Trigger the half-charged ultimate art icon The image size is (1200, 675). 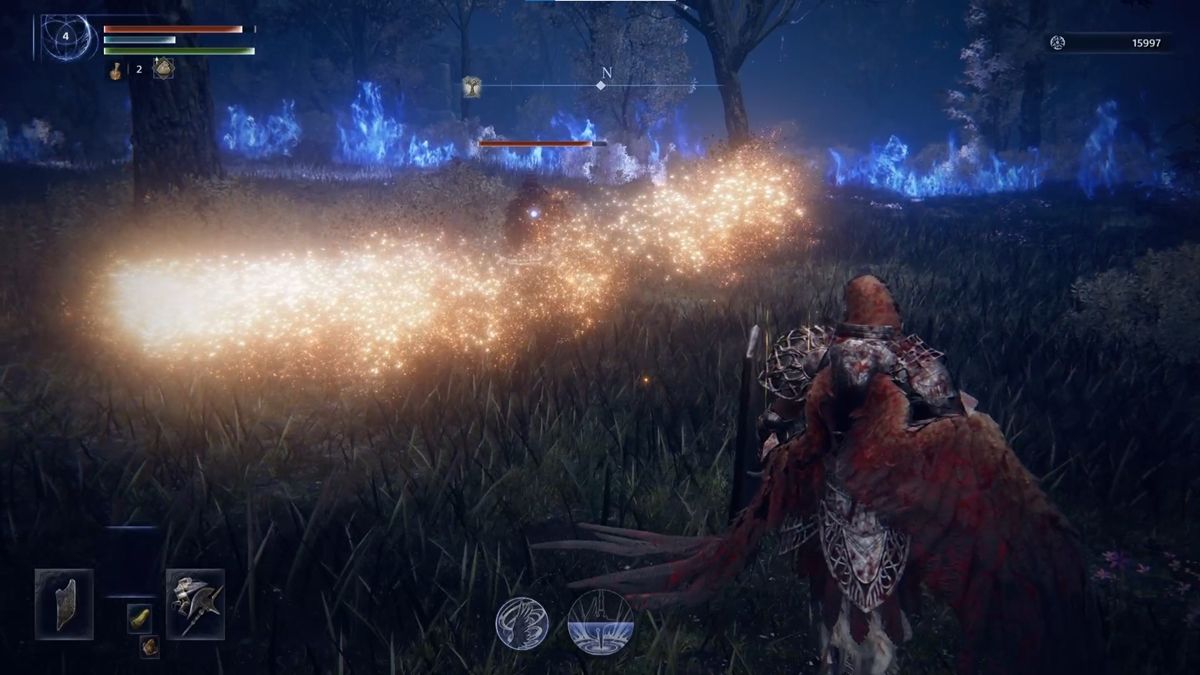tap(600, 622)
